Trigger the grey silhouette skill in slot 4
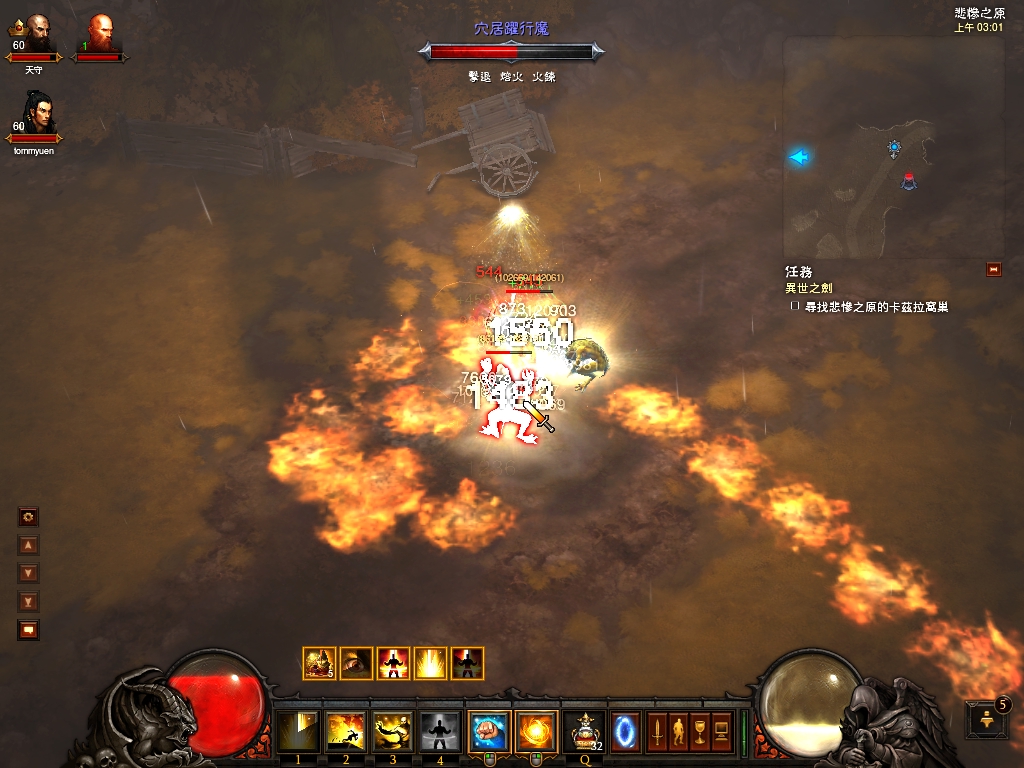The width and height of the screenshot is (1024, 768). [441, 731]
